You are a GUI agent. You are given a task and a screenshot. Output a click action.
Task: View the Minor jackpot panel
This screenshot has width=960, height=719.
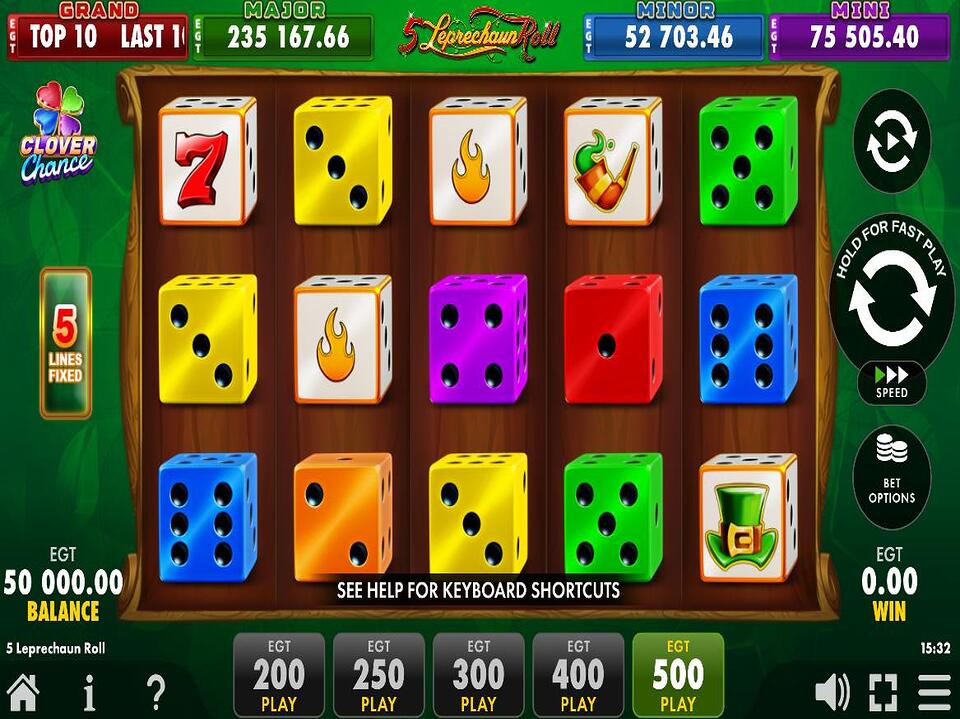(673, 36)
